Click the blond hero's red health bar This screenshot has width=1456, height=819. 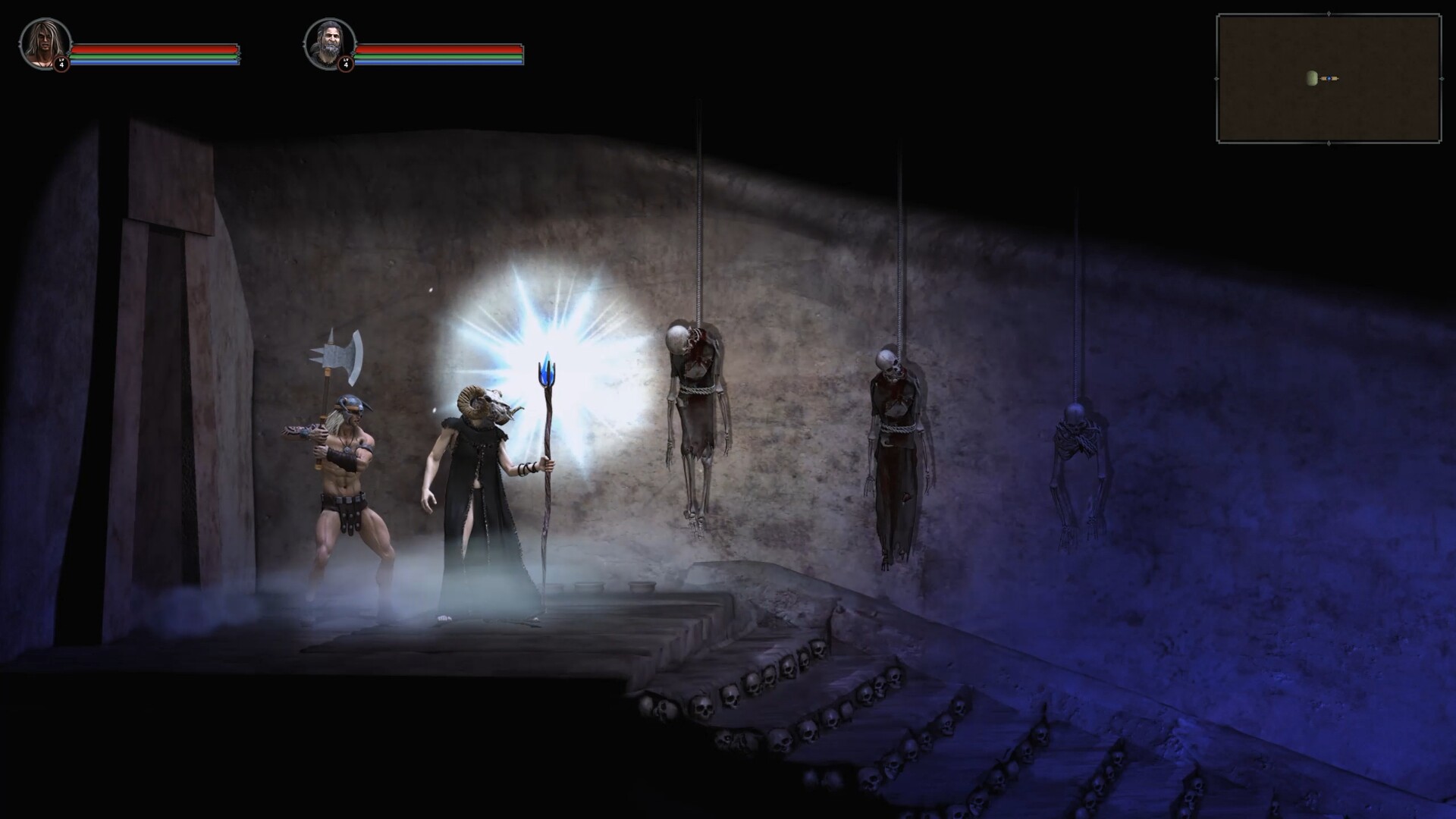point(153,49)
